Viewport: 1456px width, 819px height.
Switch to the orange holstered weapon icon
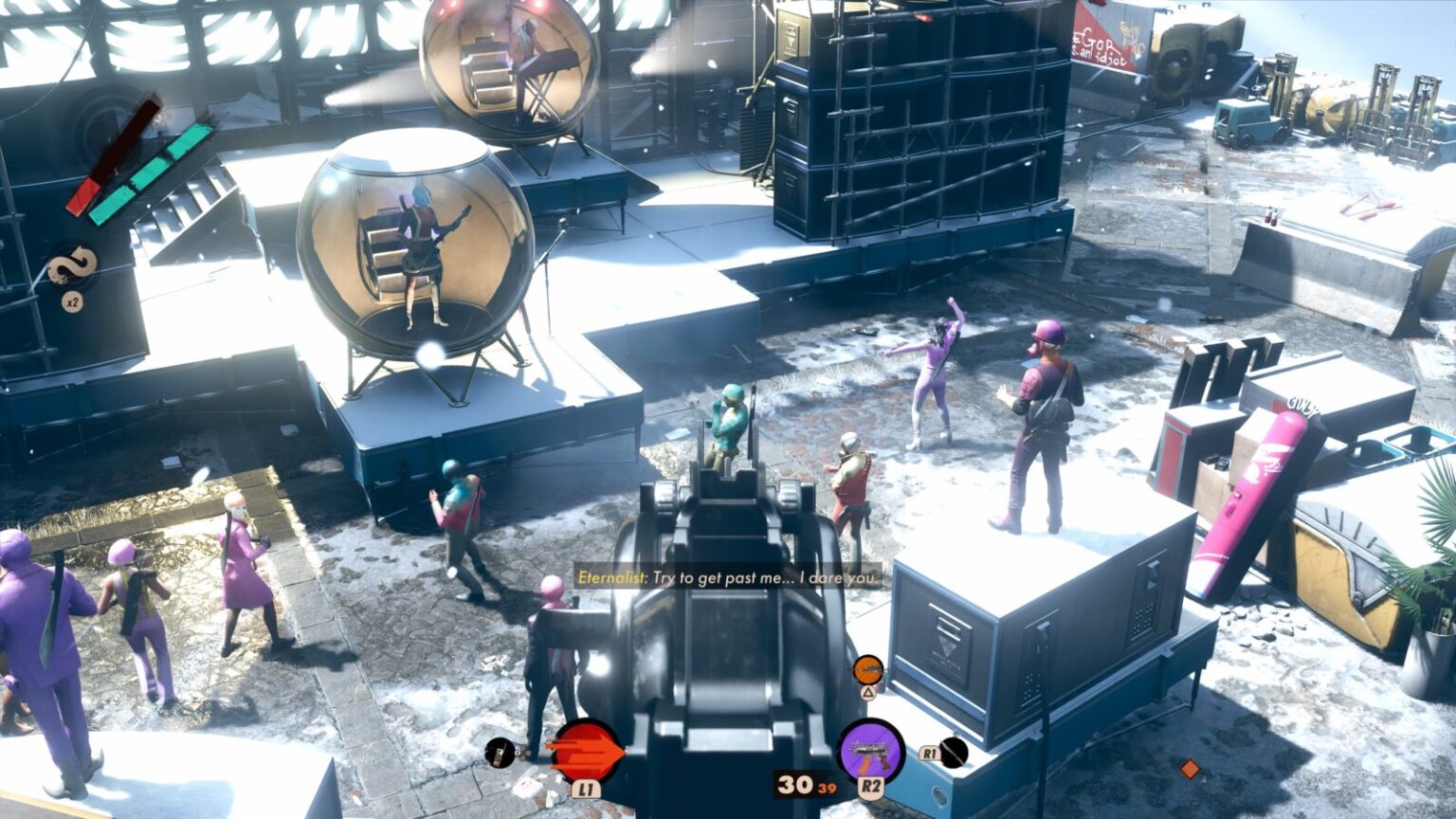pyautogui.click(x=867, y=670)
